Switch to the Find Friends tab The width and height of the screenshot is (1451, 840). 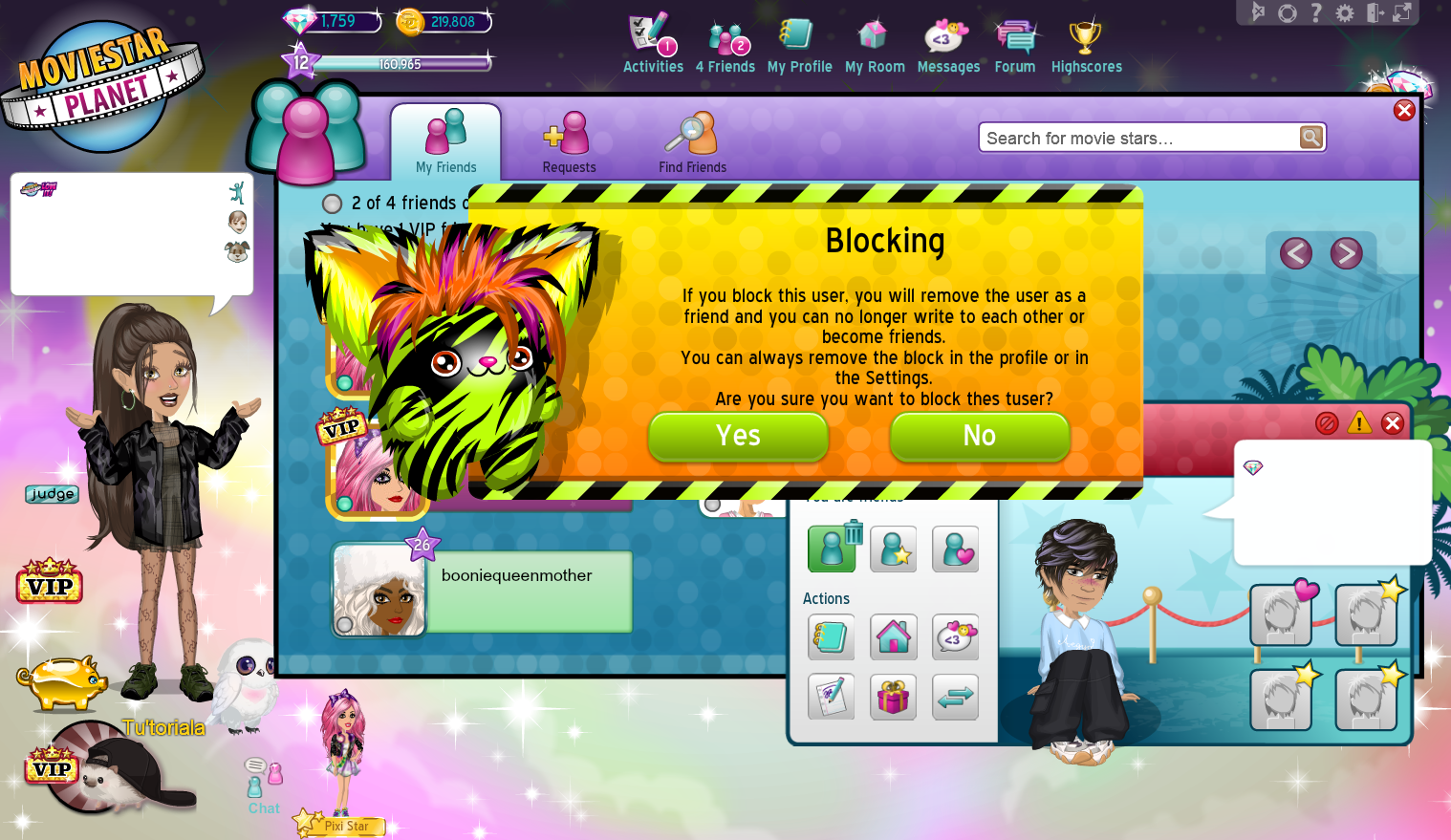(x=692, y=141)
